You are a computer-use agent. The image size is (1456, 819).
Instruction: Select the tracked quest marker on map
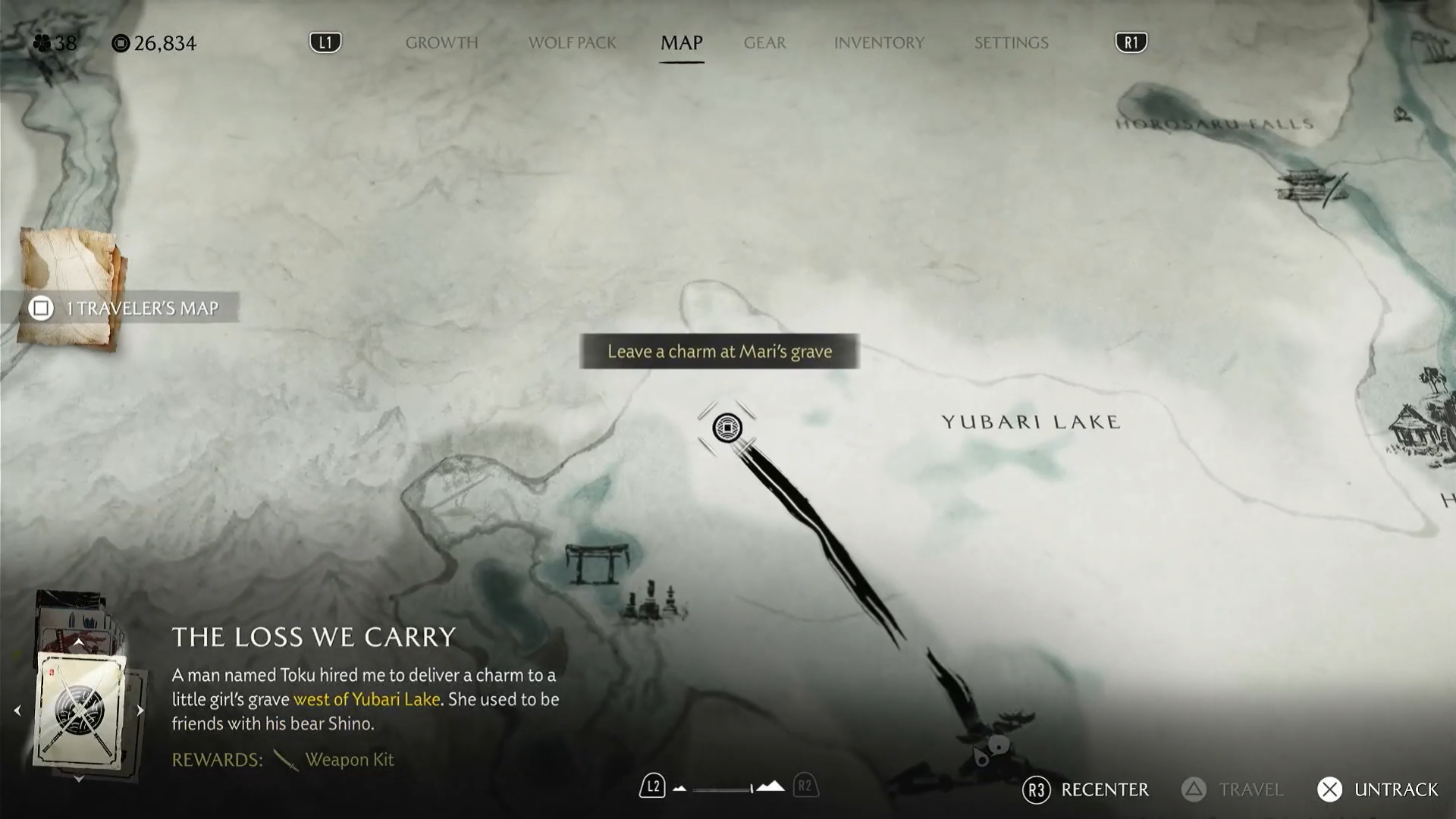[727, 428]
